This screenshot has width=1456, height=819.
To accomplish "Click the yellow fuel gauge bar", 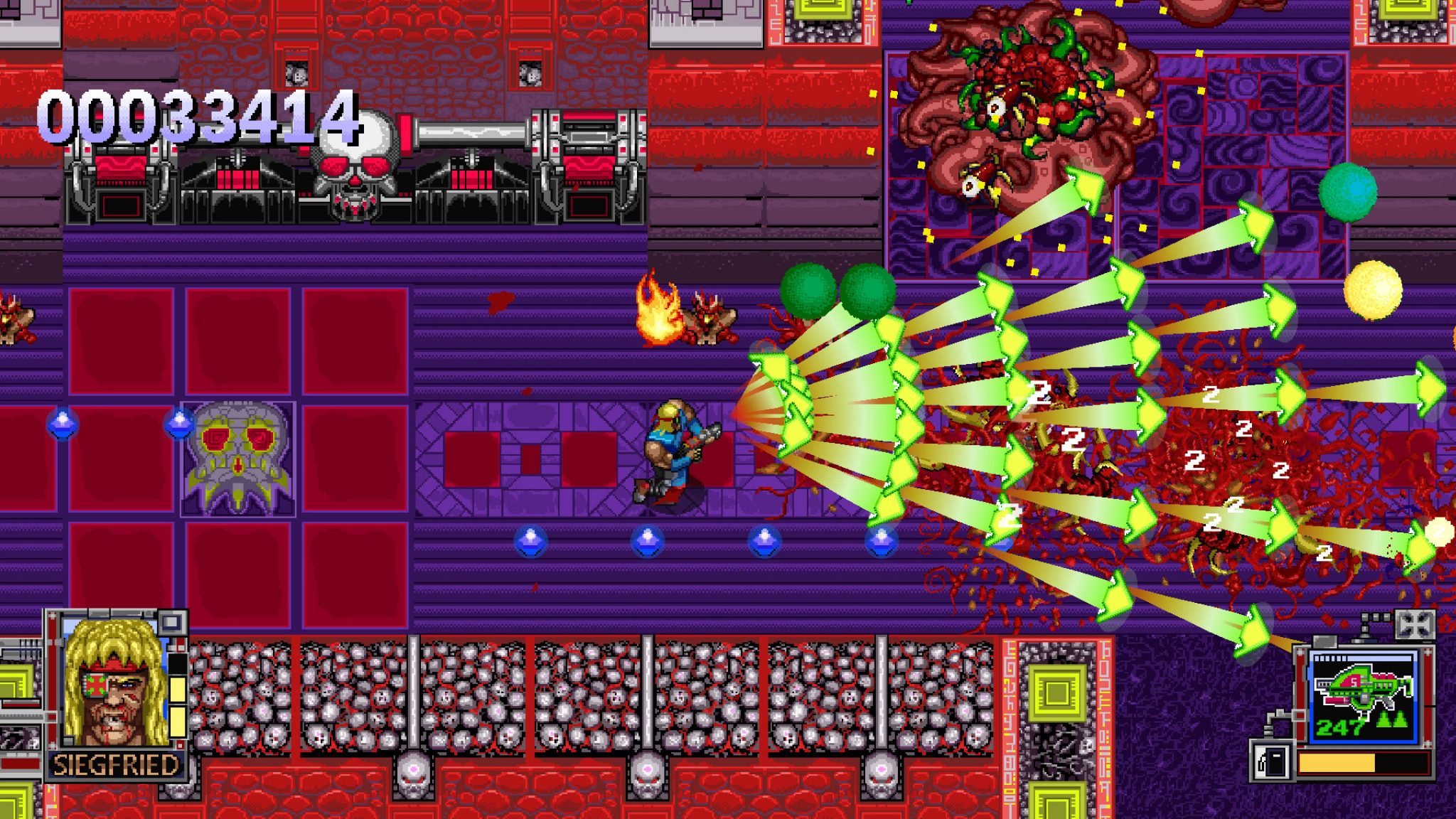I will [1336, 762].
